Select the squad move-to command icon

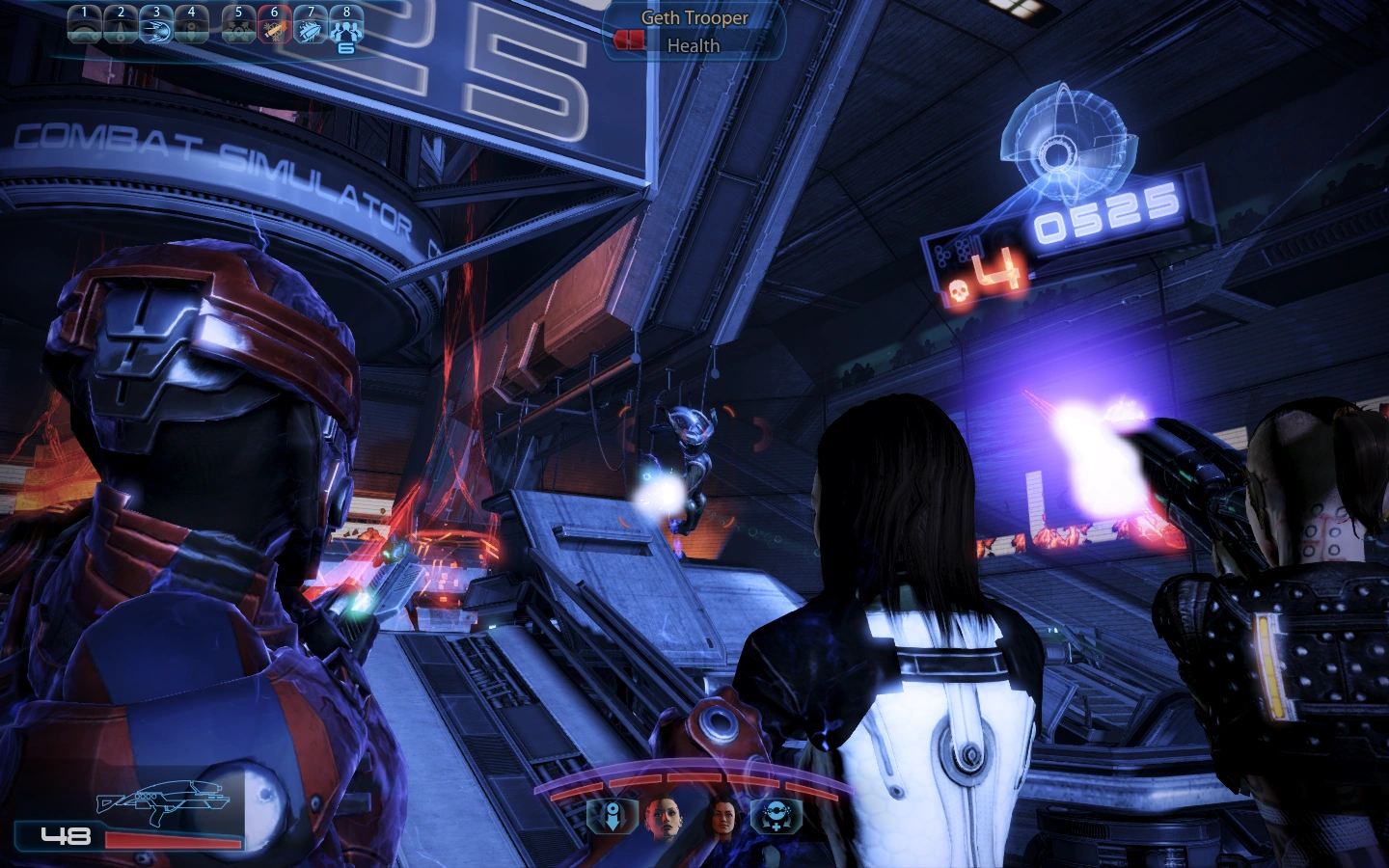click(x=612, y=815)
